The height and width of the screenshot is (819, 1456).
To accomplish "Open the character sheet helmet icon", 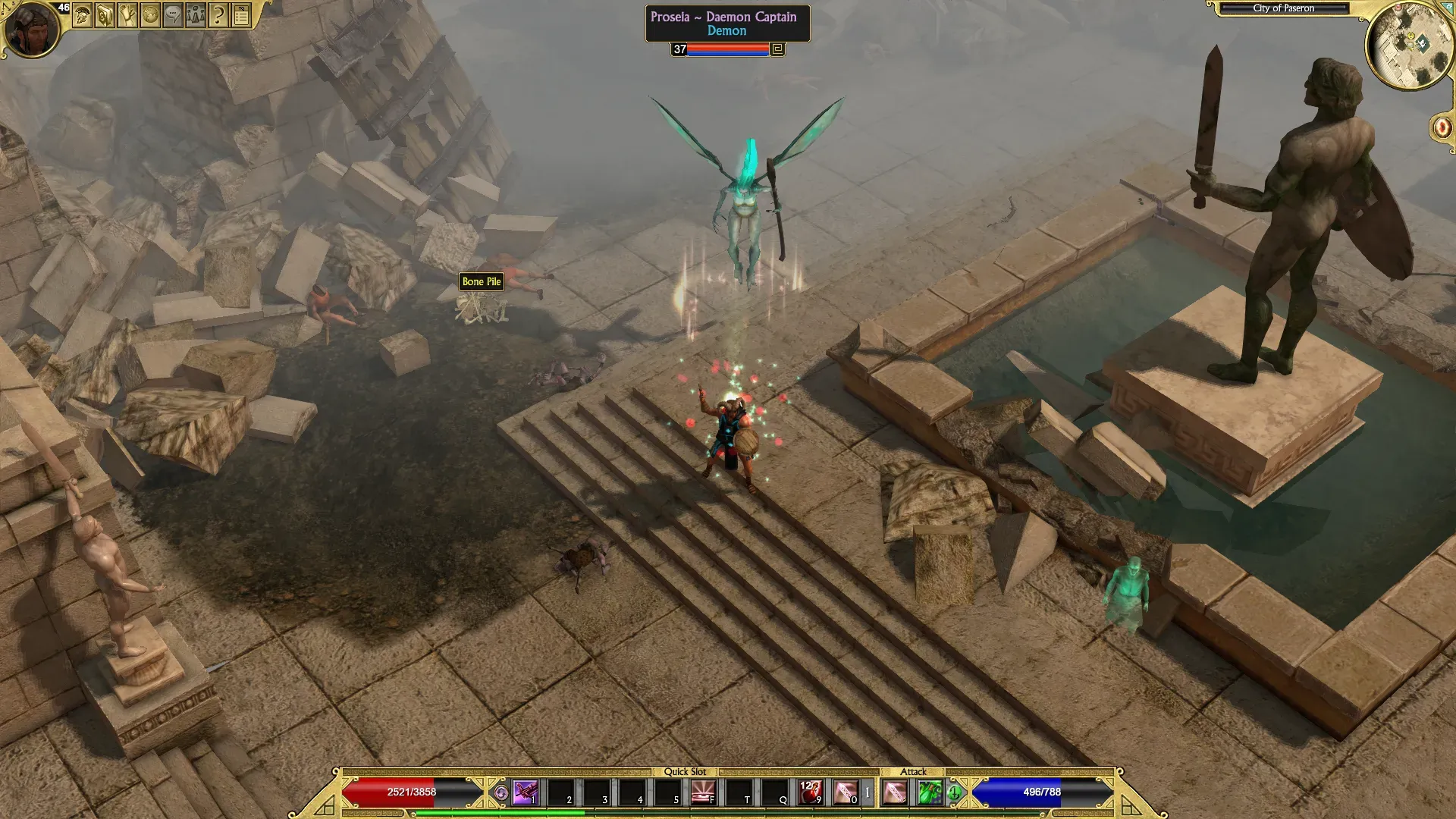I will pos(83,14).
